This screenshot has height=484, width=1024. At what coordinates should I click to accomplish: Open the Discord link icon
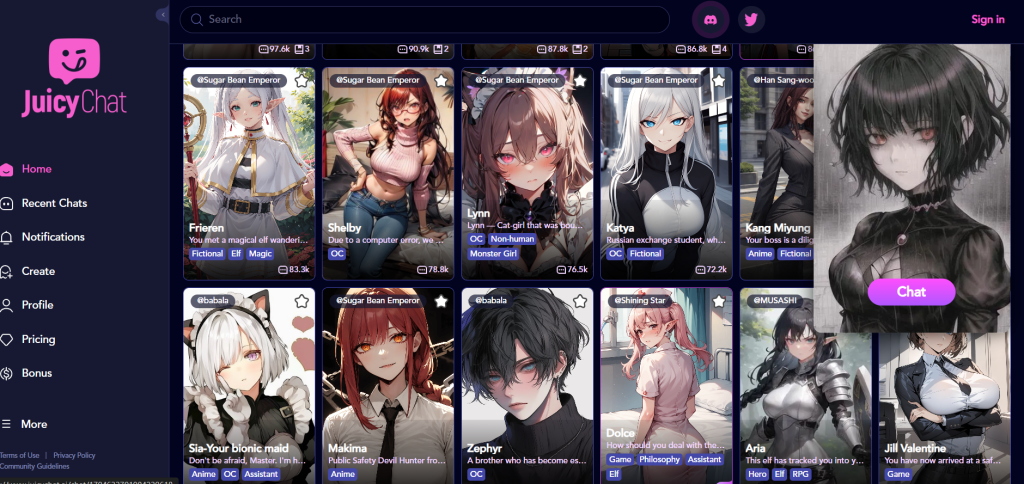tap(711, 19)
